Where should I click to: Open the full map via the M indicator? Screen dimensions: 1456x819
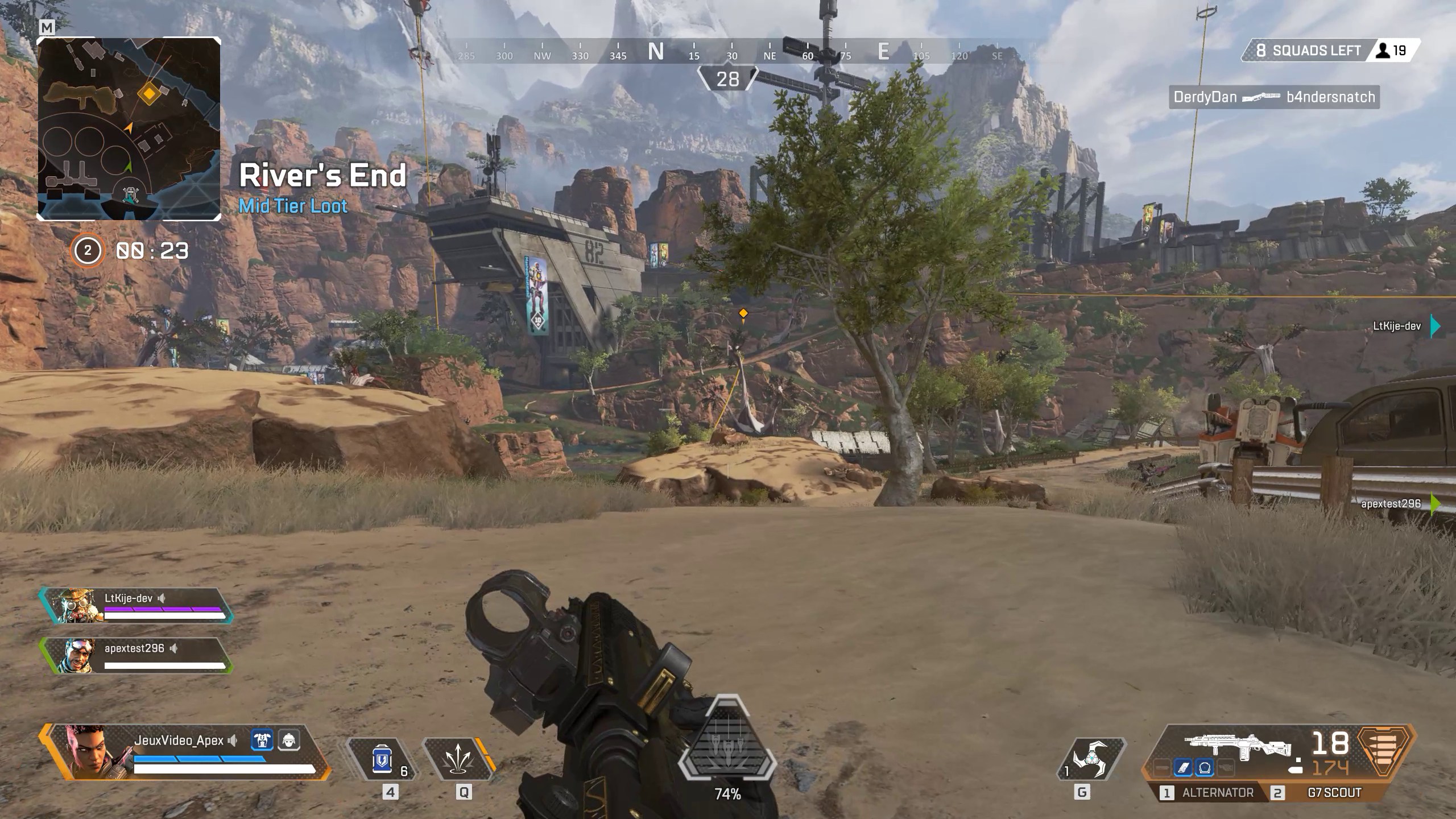[48, 27]
